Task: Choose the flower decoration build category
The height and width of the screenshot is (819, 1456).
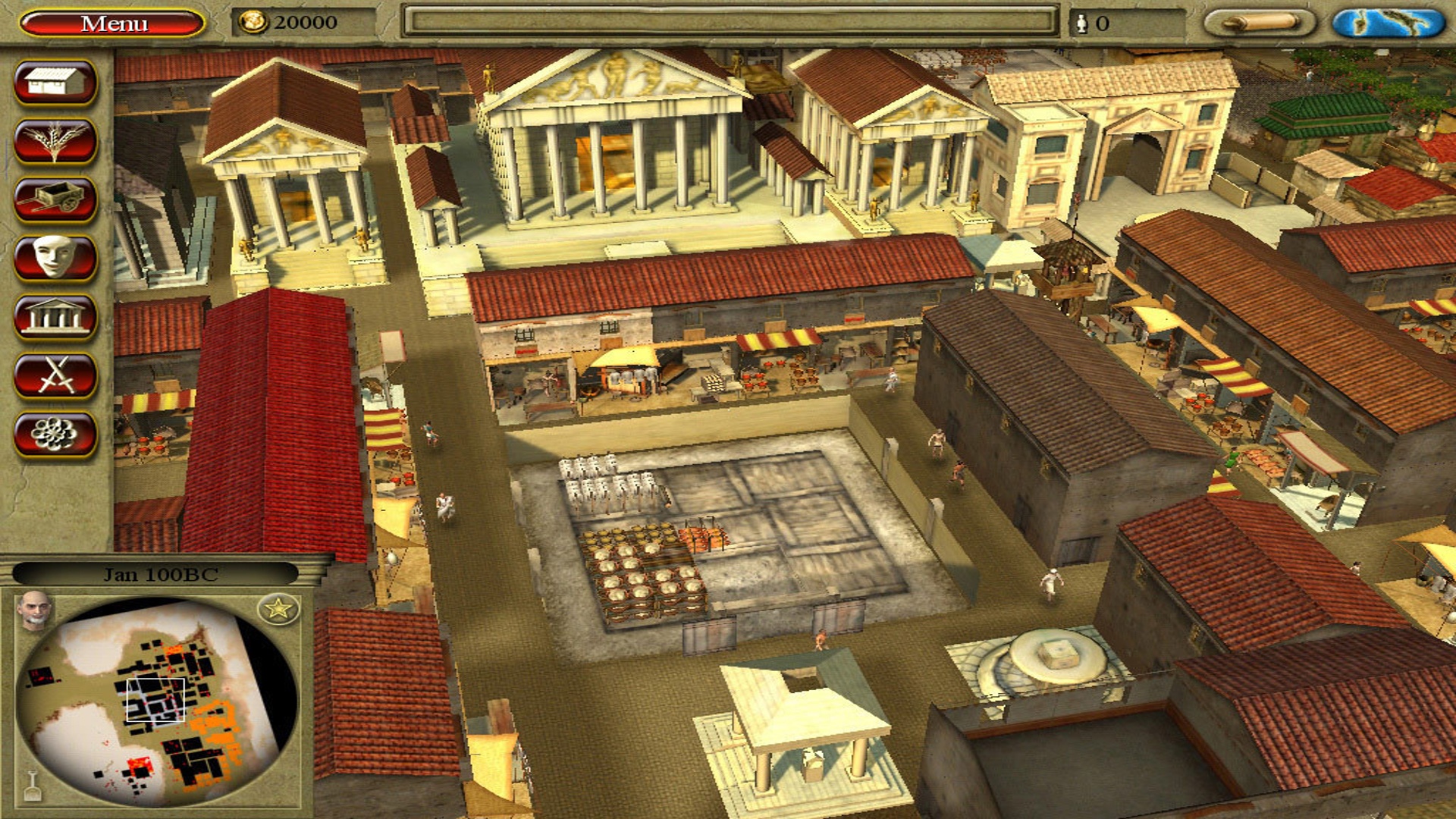Action: (x=55, y=434)
